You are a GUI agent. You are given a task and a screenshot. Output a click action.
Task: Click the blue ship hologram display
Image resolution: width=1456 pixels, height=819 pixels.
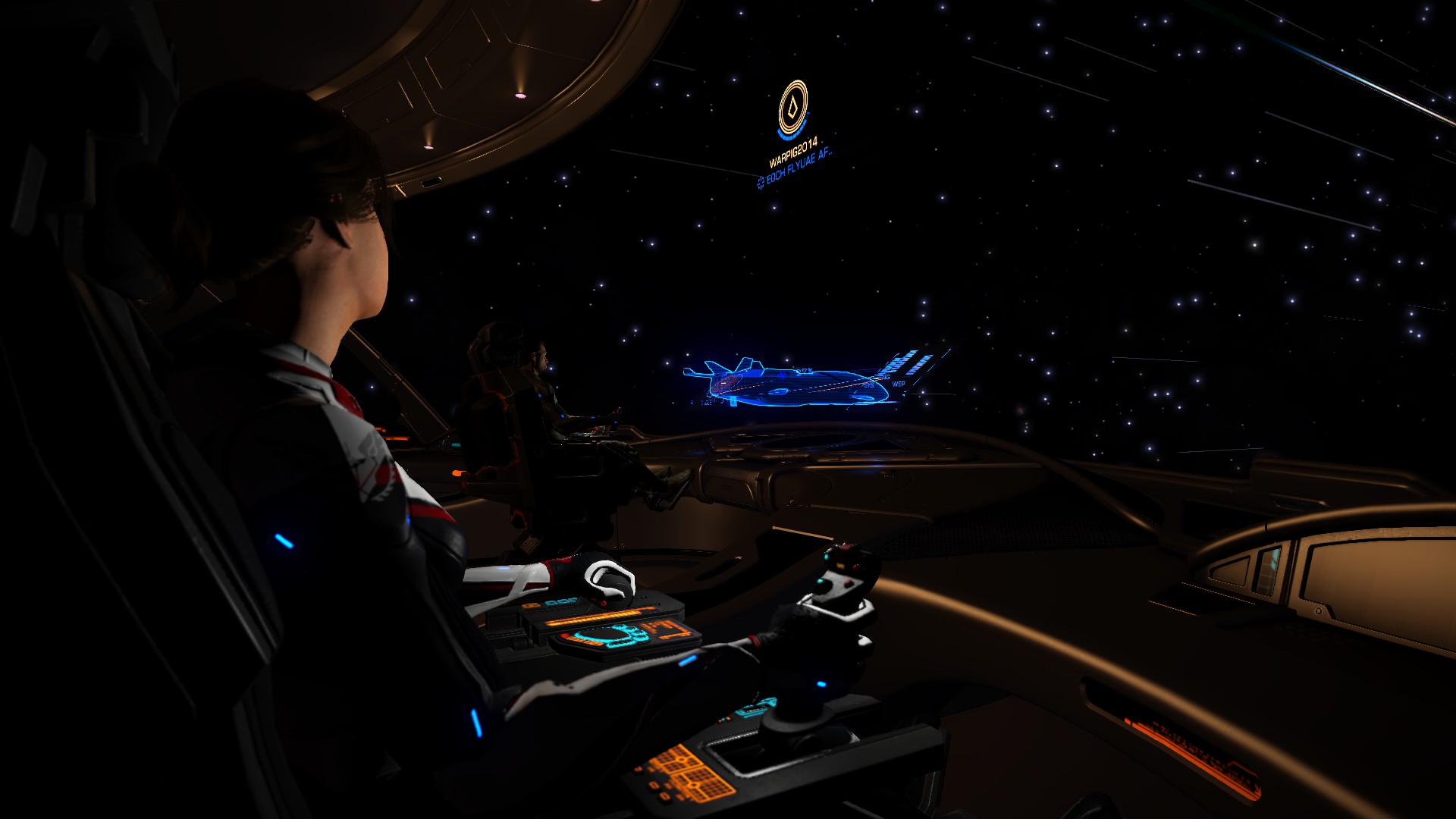789,384
